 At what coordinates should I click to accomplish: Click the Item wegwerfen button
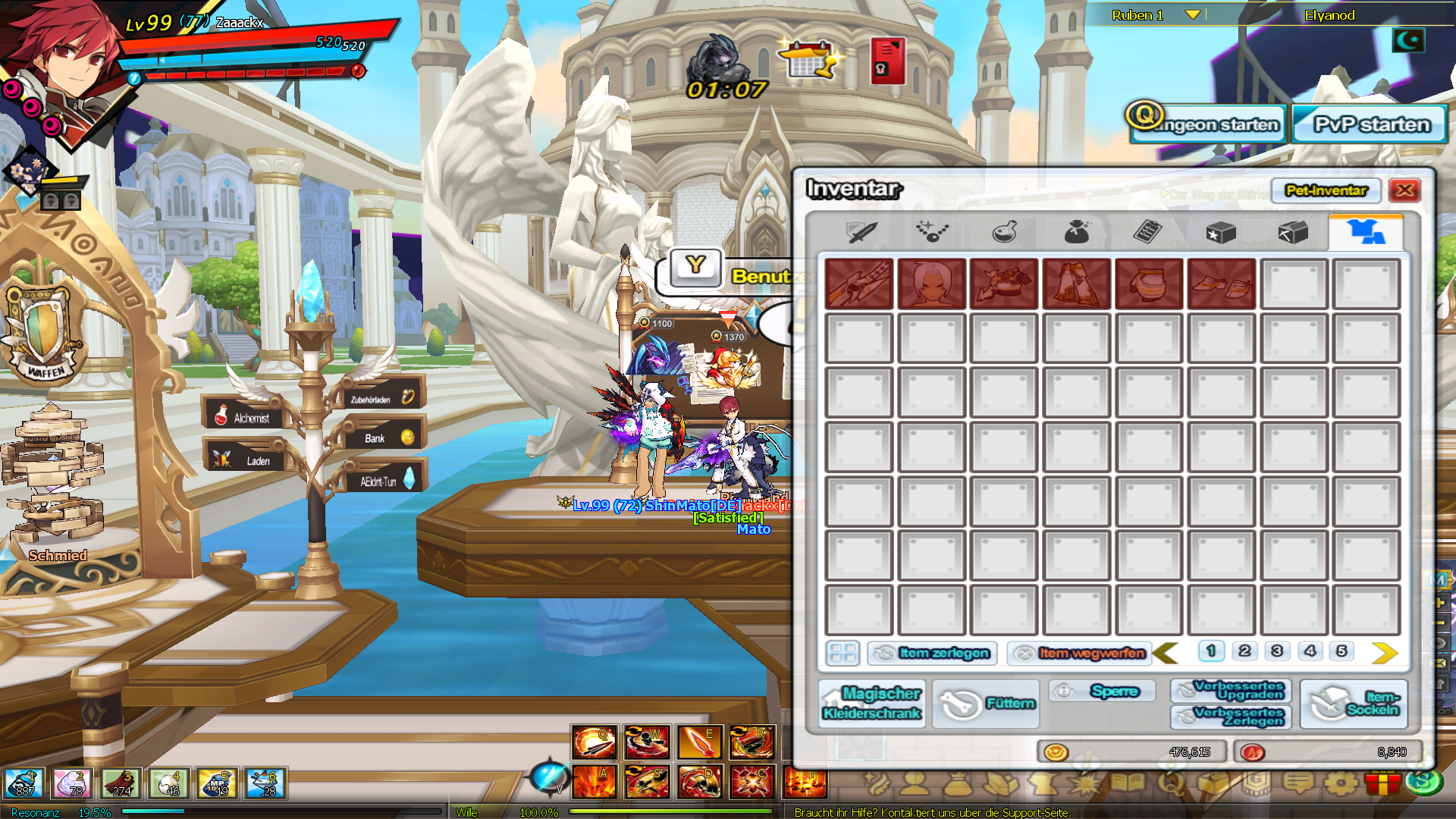pos(1079,653)
